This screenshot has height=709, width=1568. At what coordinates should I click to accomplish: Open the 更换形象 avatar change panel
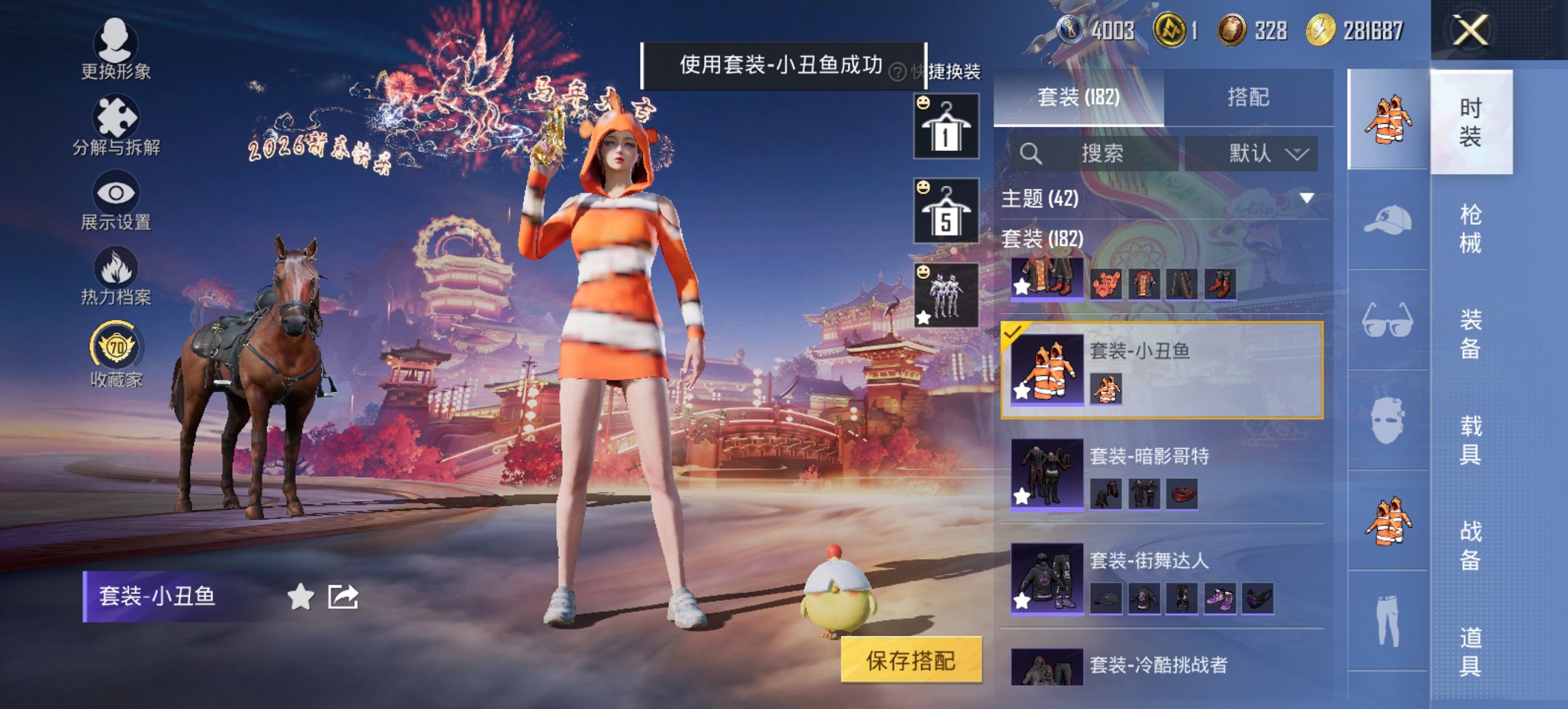tap(116, 48)
